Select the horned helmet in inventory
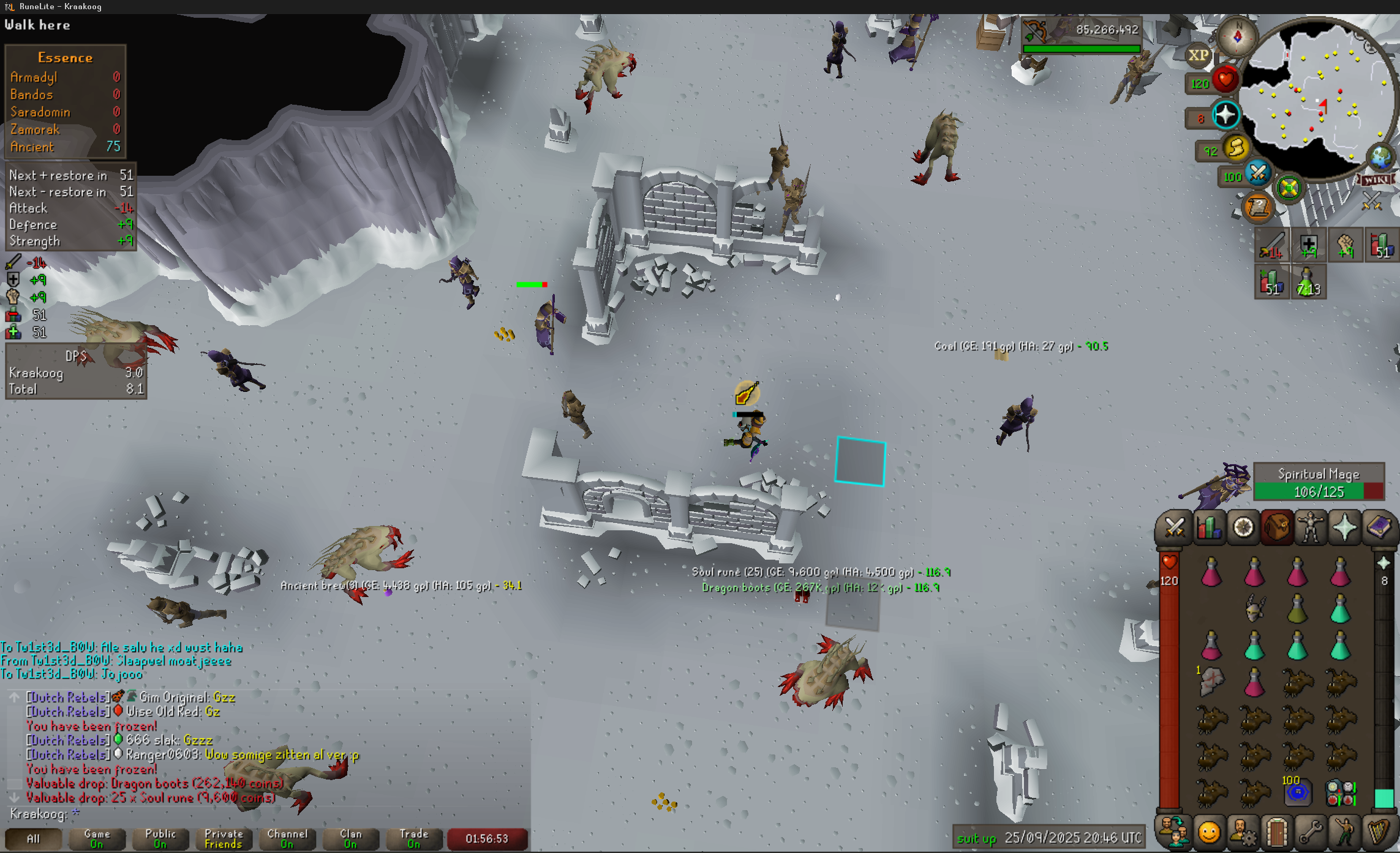 coord(1254,608)
